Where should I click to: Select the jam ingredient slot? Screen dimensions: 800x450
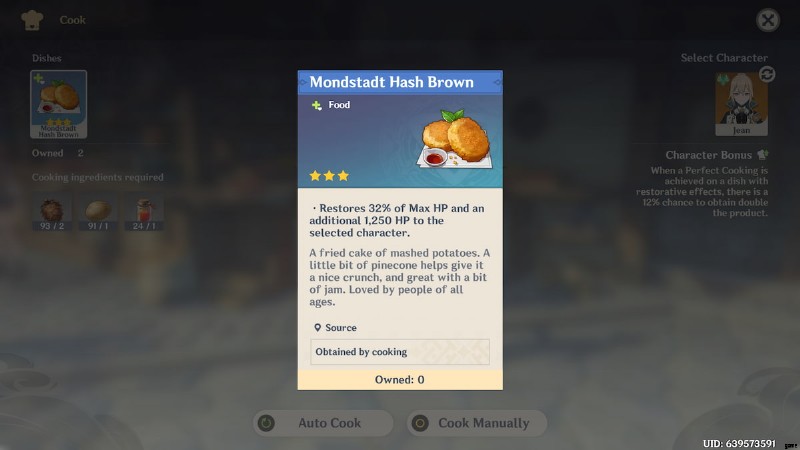pyautogui.click(x=145, y=213)
